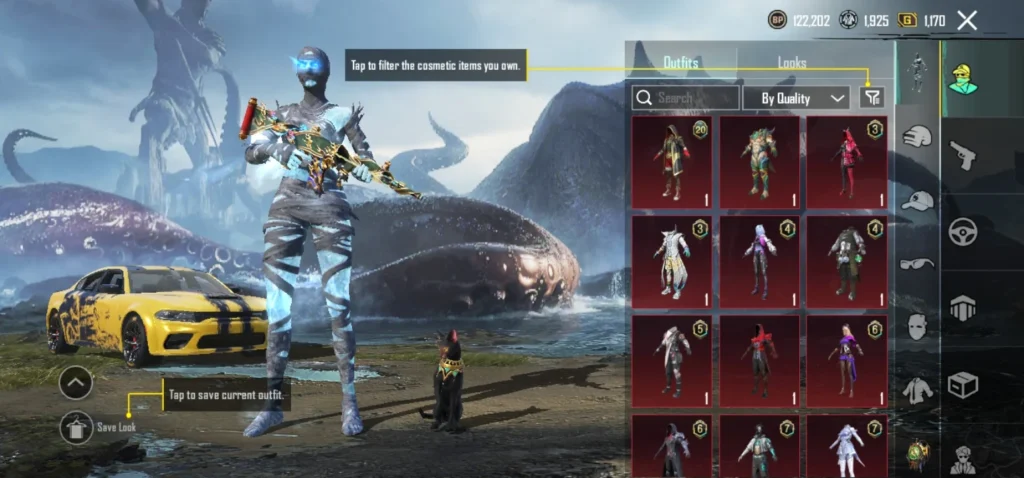Viewport: 1024px width, 478px height.
Task: Select the Outfits tab
Action: (681, 62)
